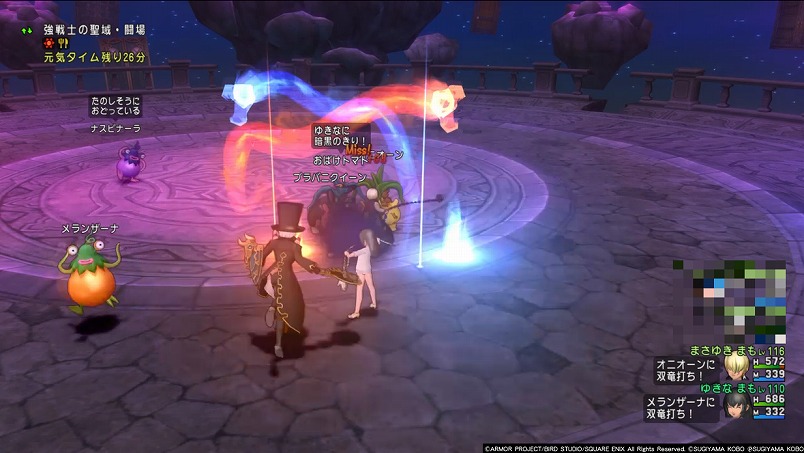The image size is (804, 453).
Task: Click the fork and knife food buff icon
Action: point(62,45)
